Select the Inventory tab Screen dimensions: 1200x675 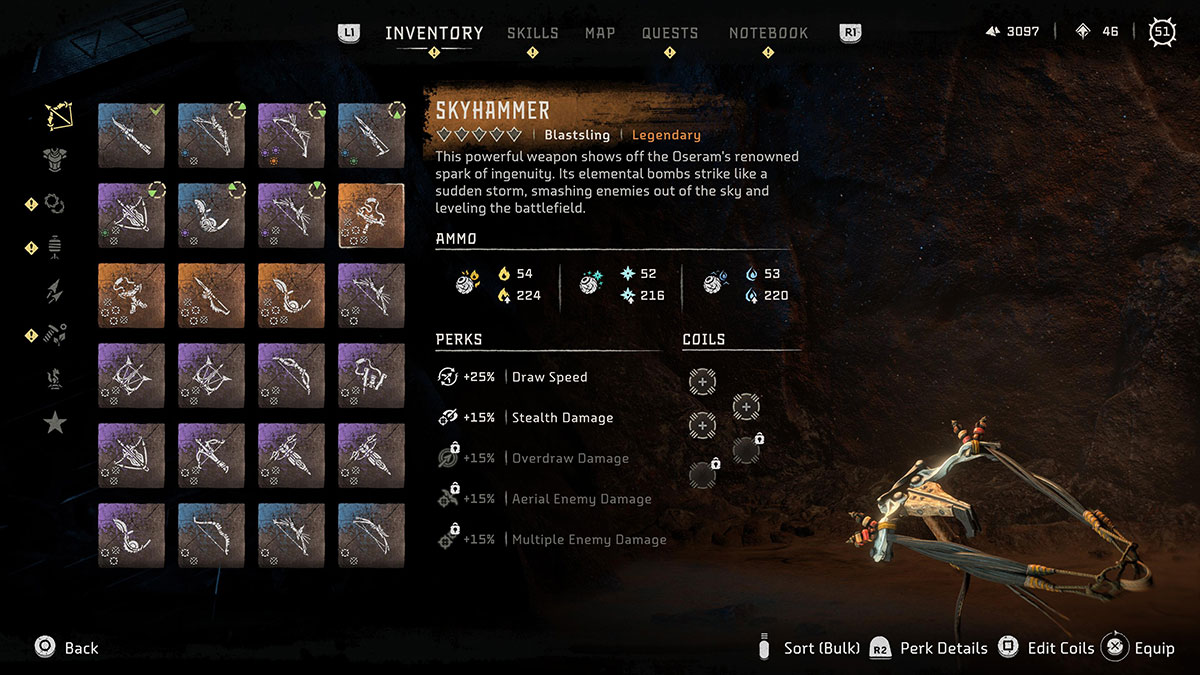pos(434,33)
